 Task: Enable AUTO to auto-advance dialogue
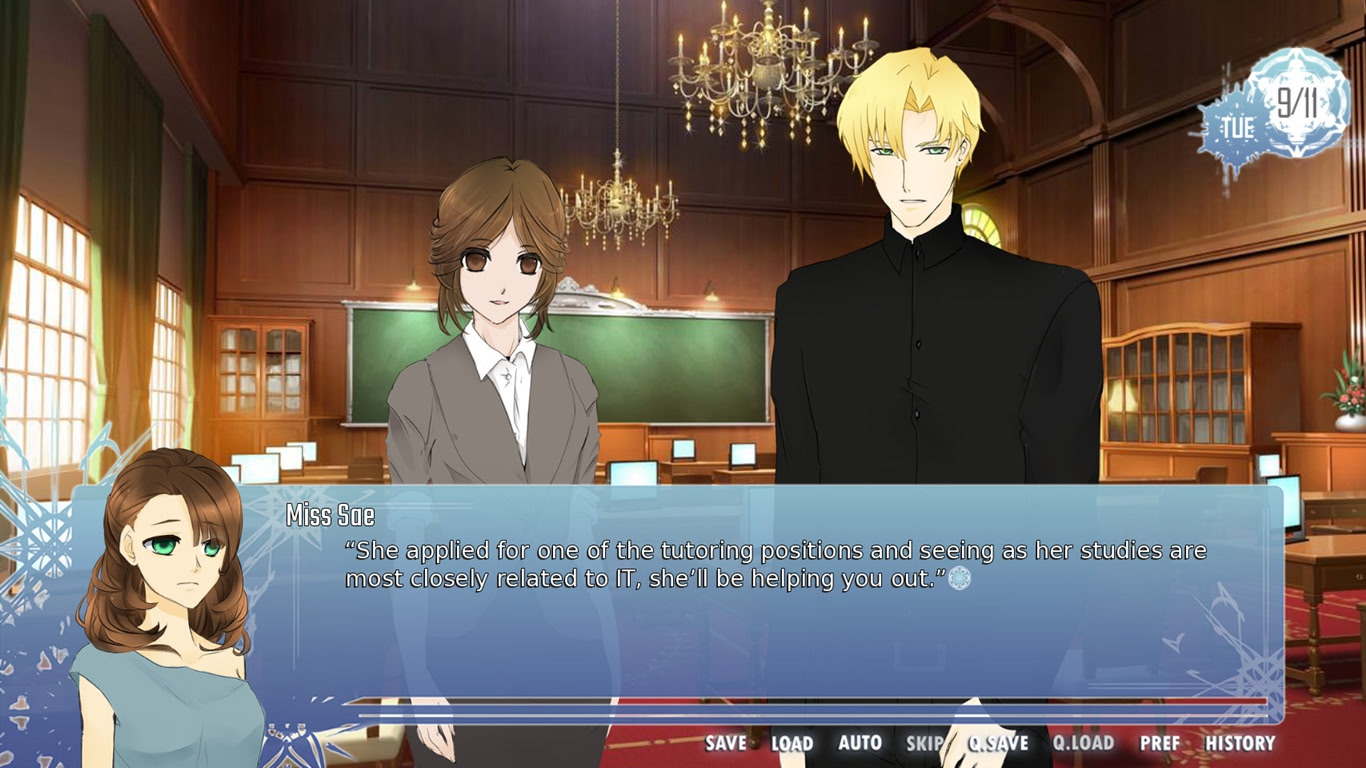(858, 744)
